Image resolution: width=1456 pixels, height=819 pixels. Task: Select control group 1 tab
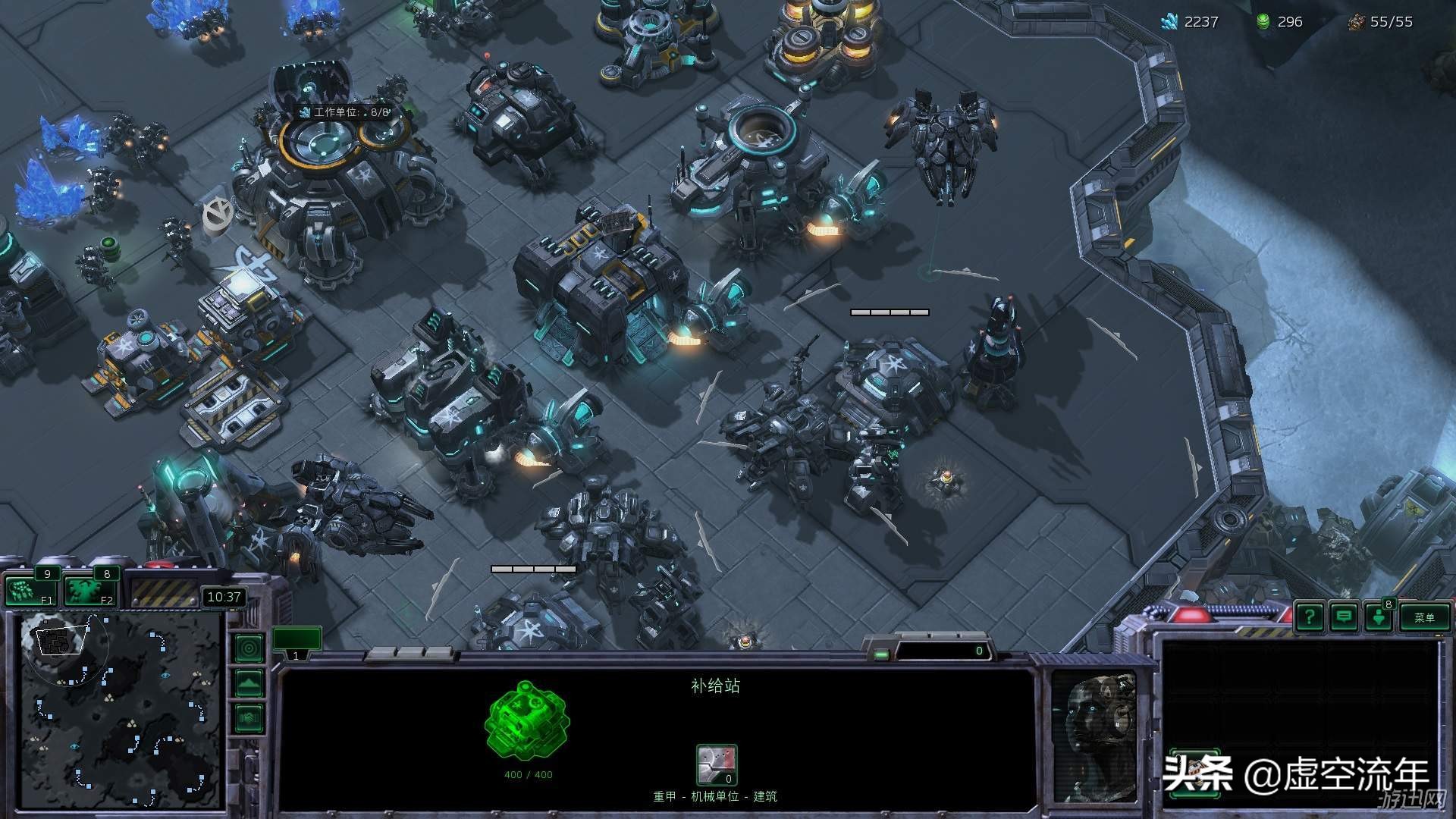click(297, 642)
